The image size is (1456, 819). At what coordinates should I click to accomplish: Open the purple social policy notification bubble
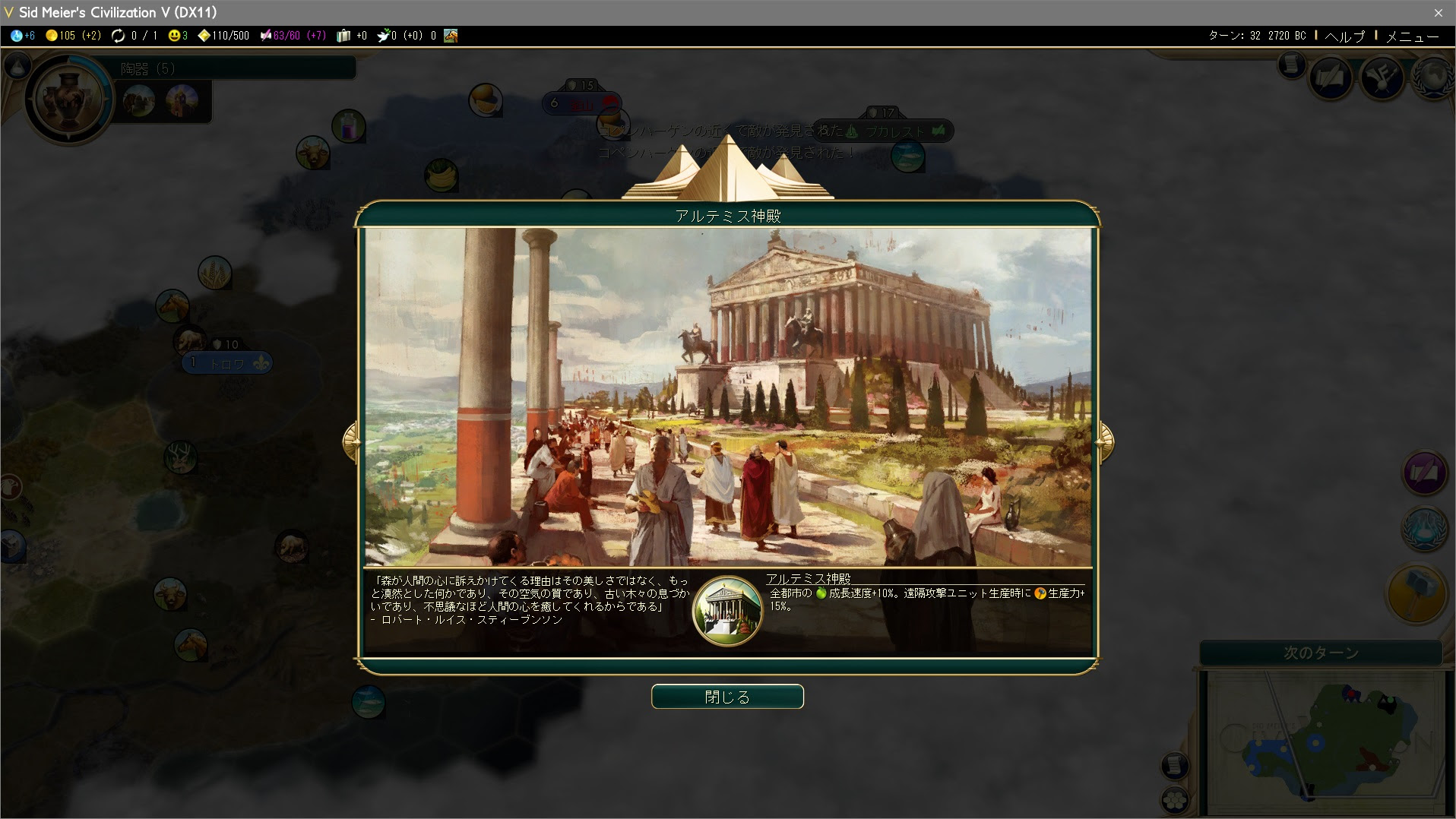[x=1426, y=473]
